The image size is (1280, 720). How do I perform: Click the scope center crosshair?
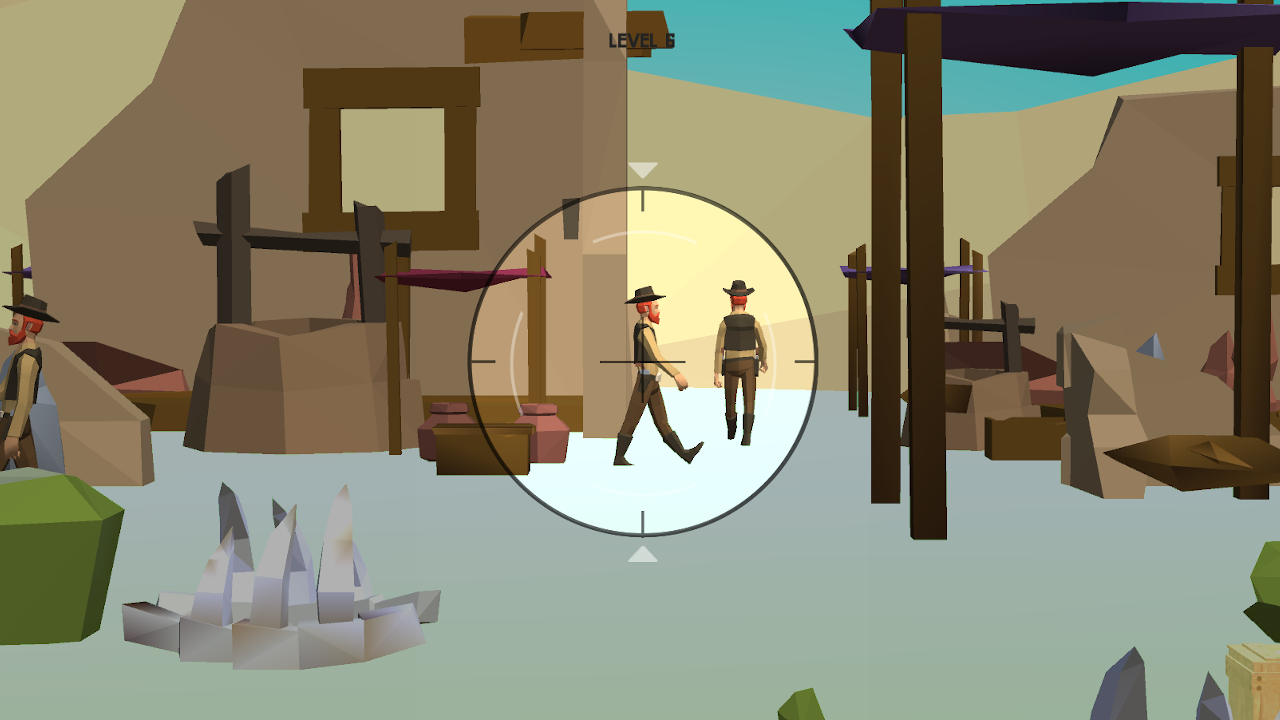coord(641,363)
